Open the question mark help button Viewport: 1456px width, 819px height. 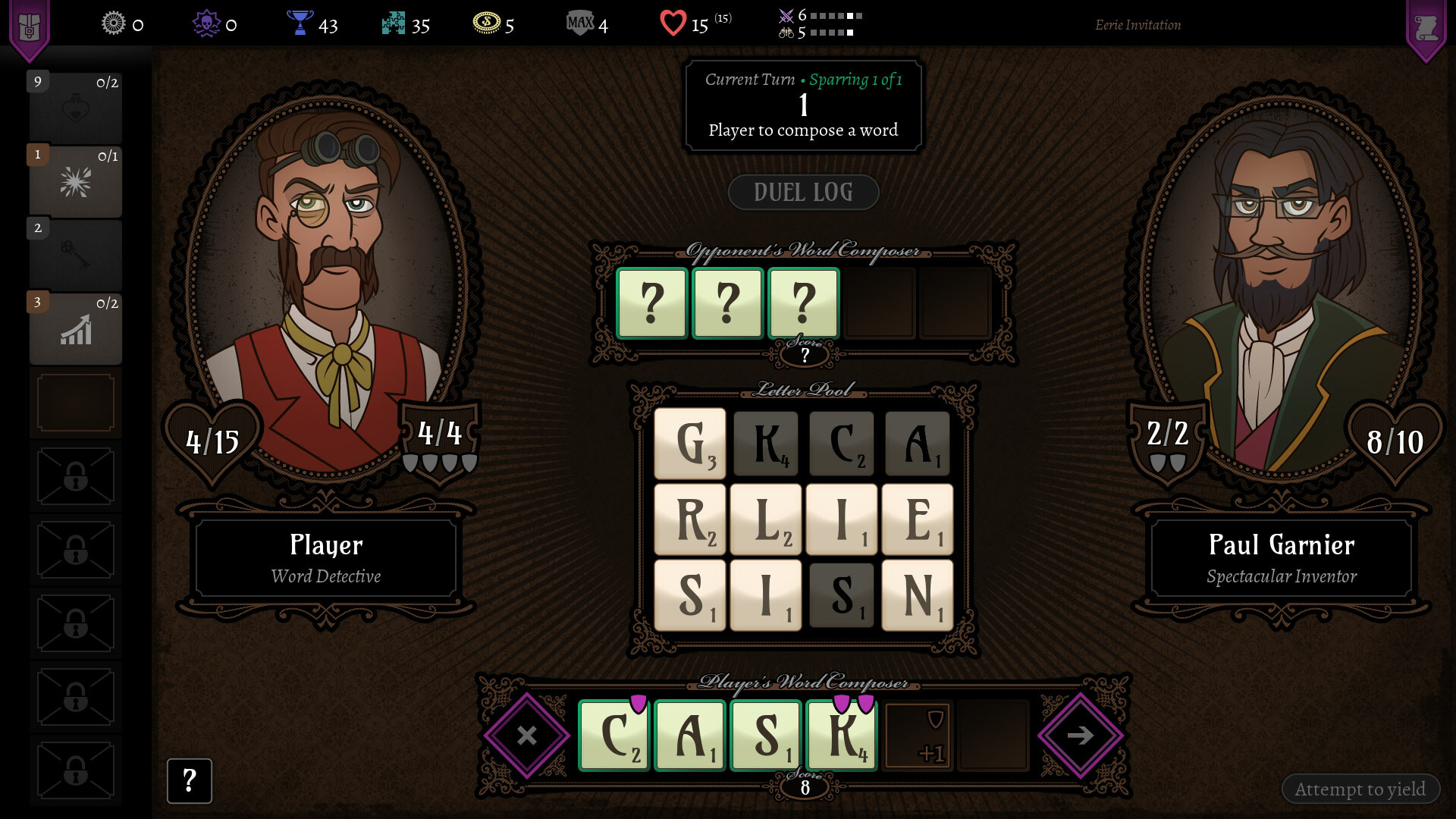coord(189,780)
